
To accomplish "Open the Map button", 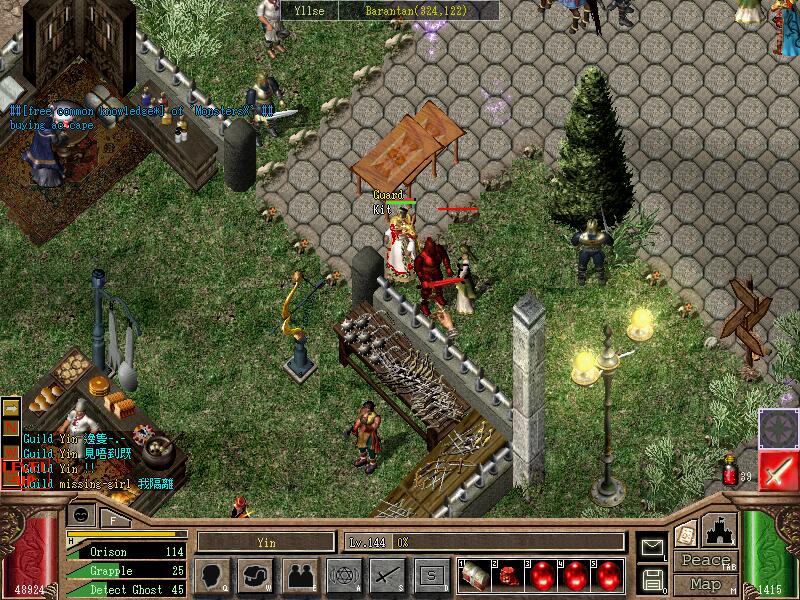I will 705,584.
